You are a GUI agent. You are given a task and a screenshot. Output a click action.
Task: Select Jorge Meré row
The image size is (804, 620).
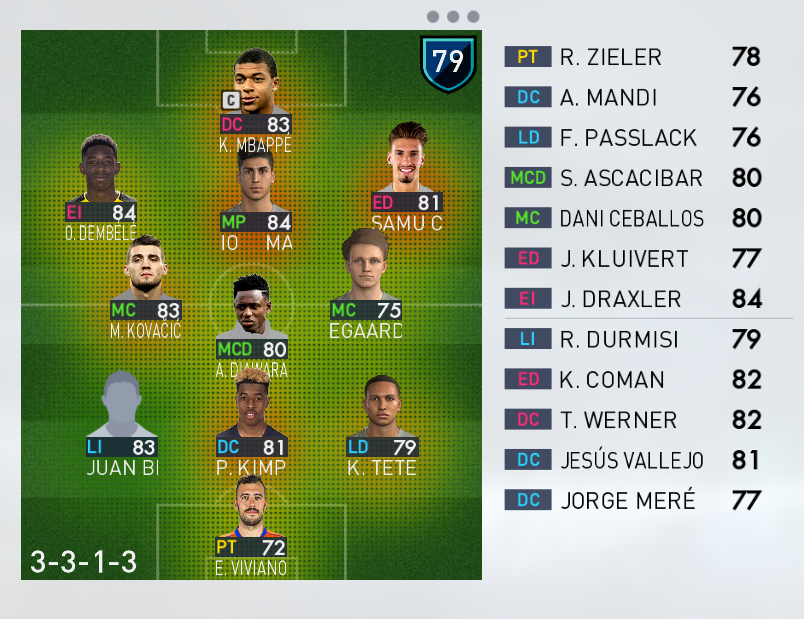pos(635,500)
